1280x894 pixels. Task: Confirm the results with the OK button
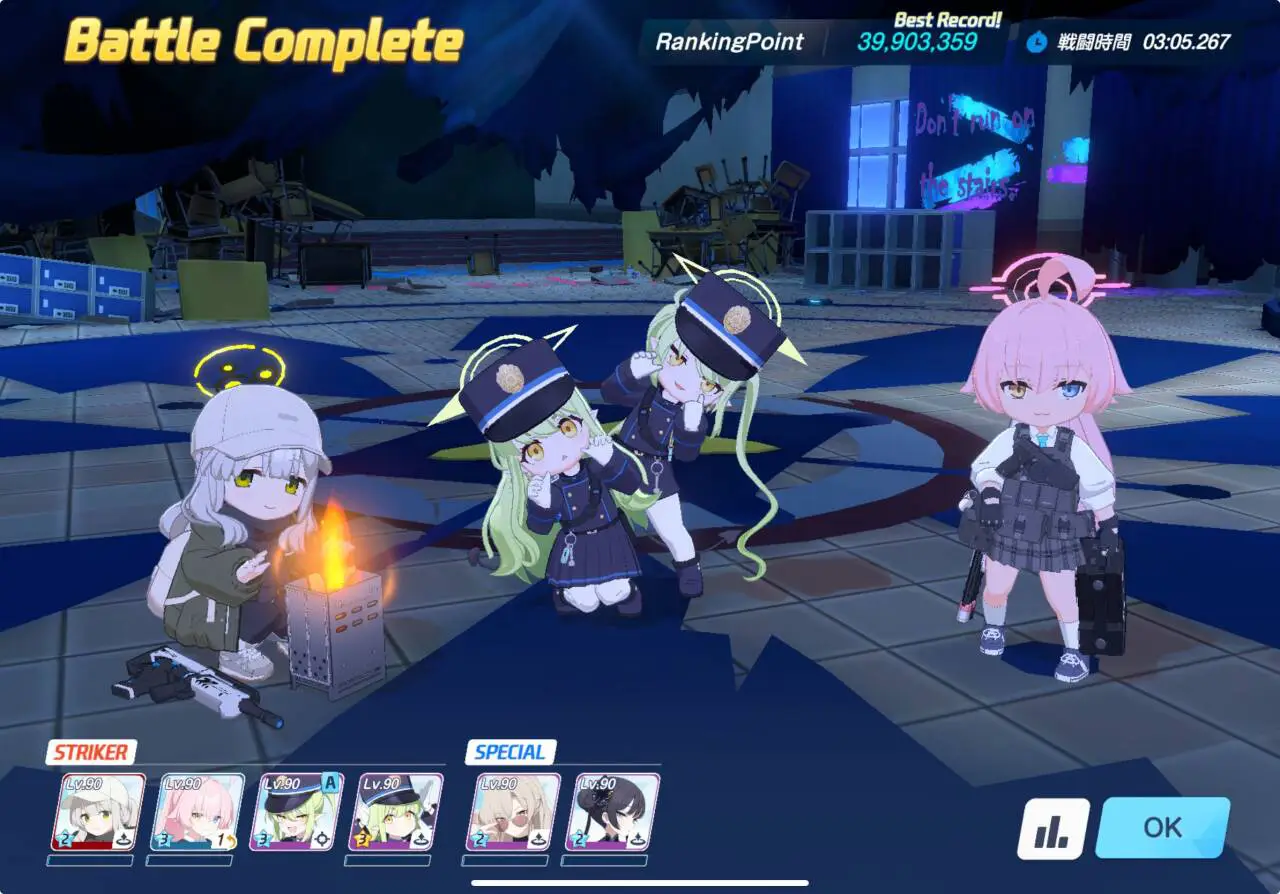pos(1162,827)
